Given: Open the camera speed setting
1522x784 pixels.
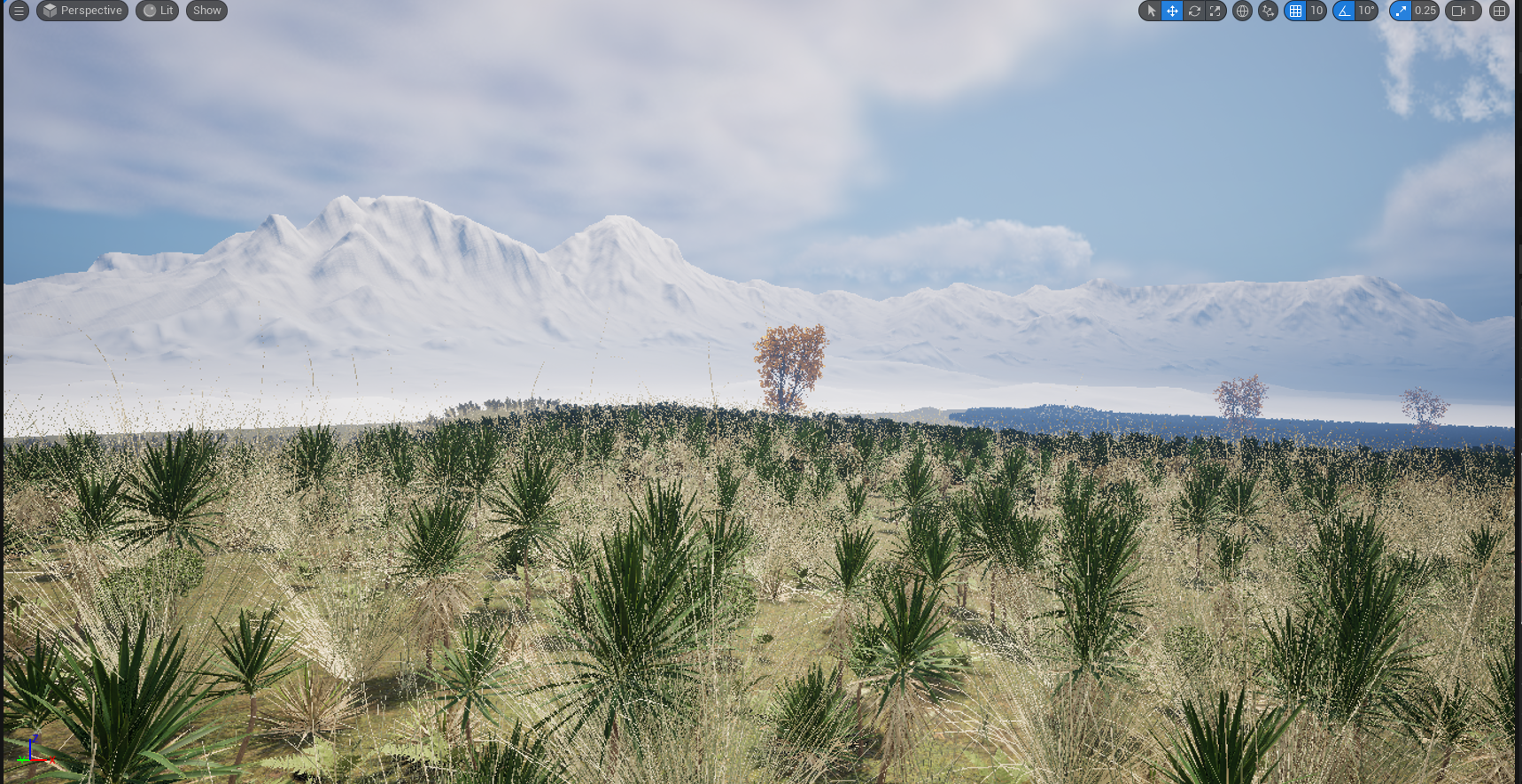Looking at the screenshot, I should (1464, 11).
